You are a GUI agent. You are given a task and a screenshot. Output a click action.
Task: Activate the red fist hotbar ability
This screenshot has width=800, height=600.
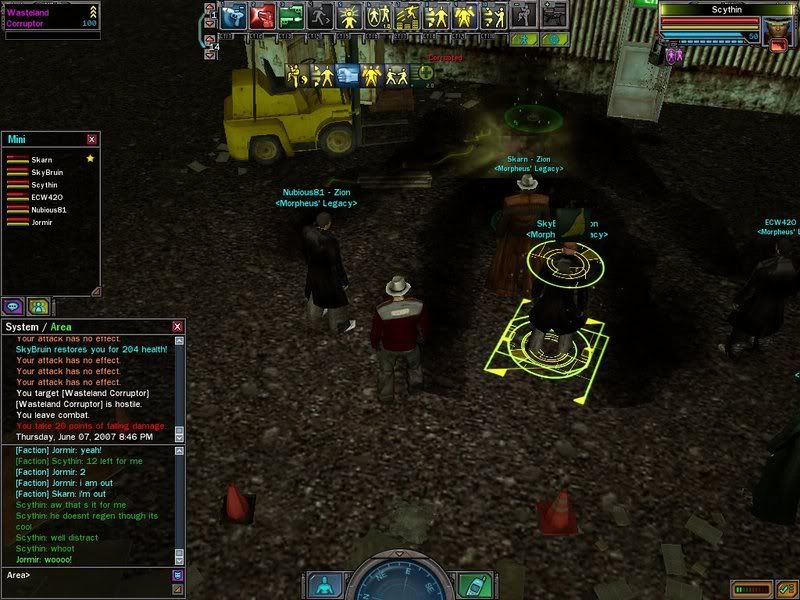(x=263, y=16)
